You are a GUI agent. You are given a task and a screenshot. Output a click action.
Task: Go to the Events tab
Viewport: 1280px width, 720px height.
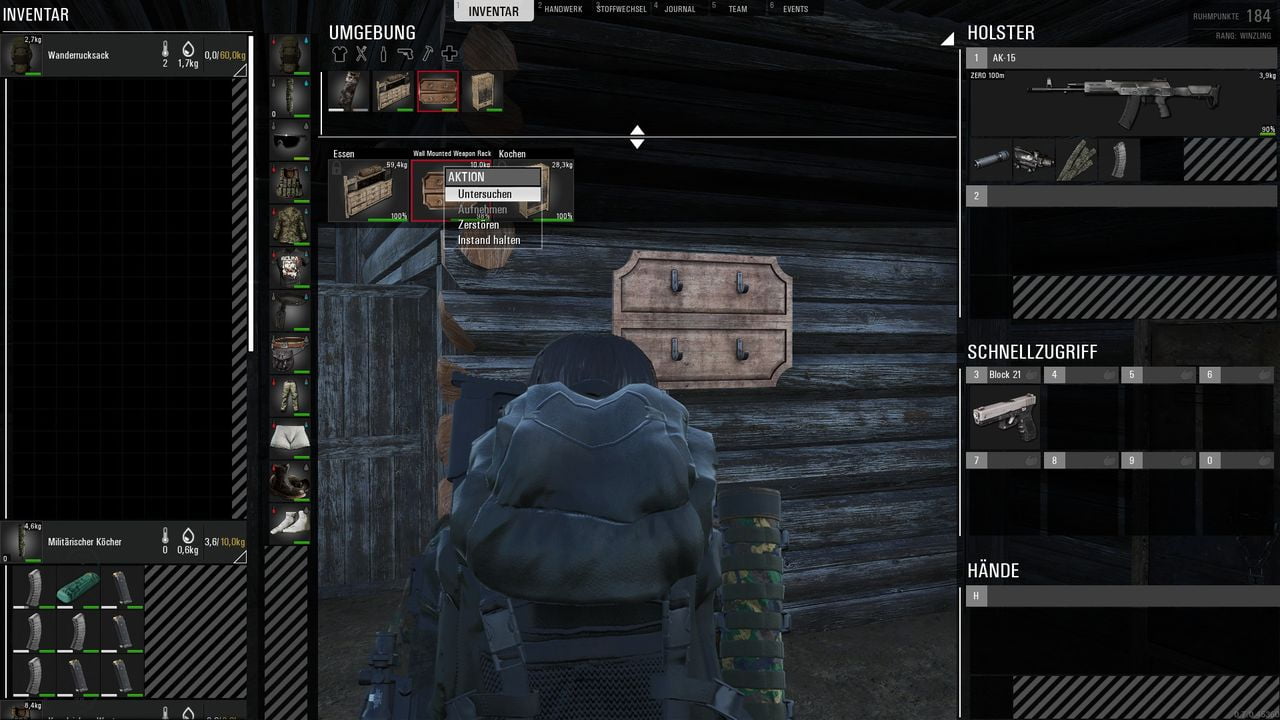point(795,9)
